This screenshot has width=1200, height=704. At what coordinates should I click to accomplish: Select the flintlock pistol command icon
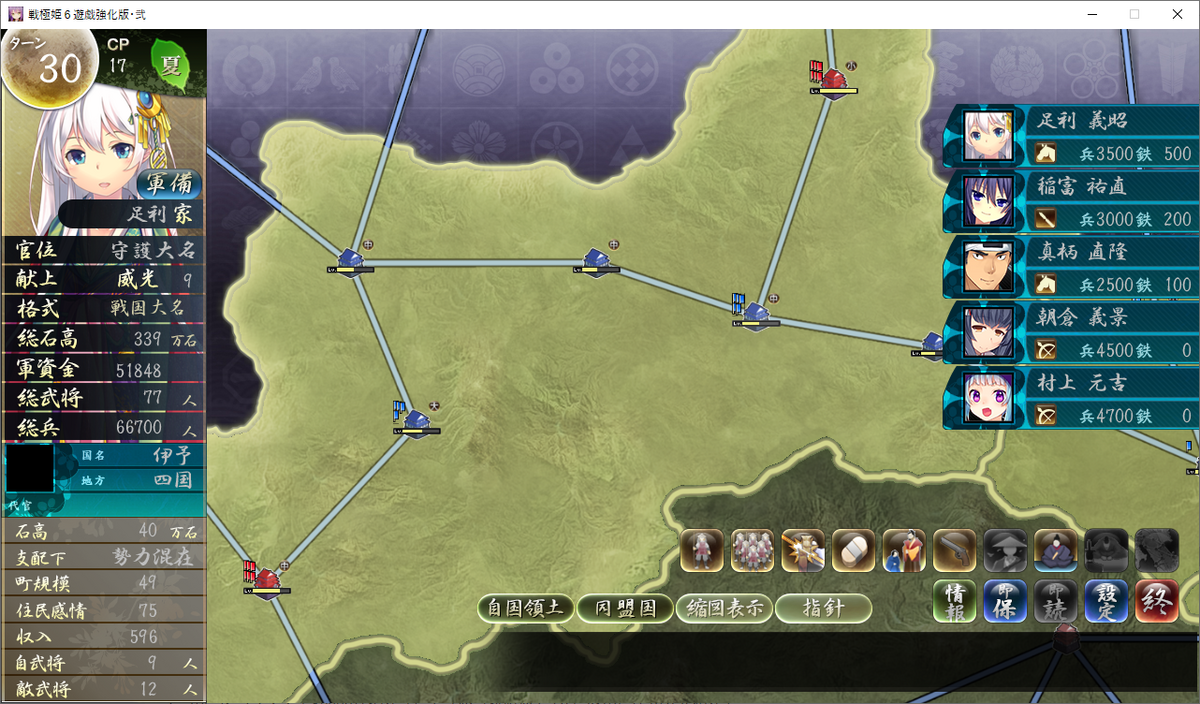pyautogui.click(x=954, y=551)
